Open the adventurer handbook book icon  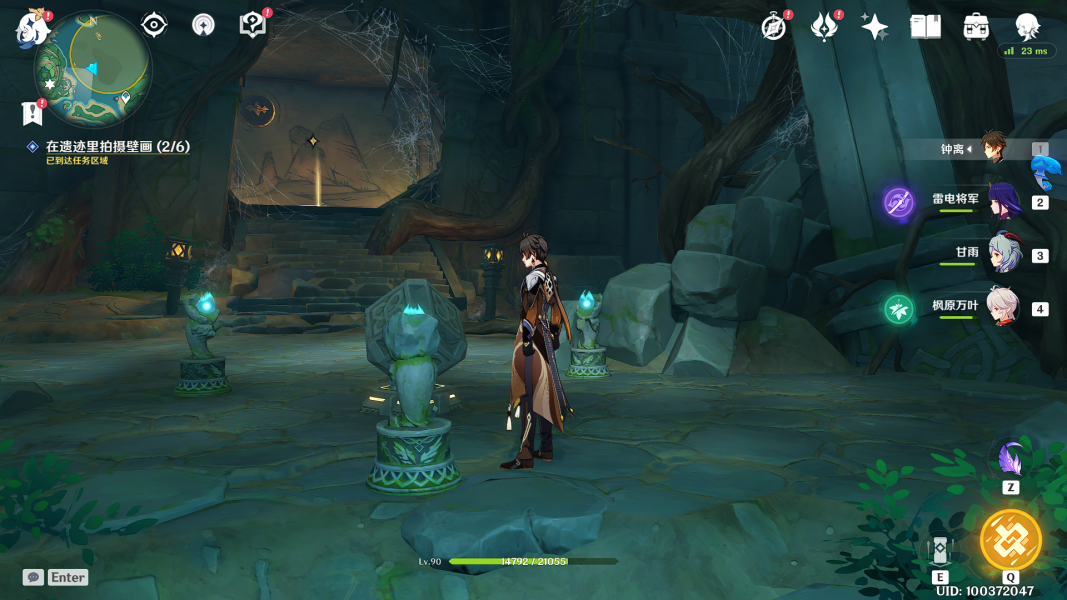(926, 27)
